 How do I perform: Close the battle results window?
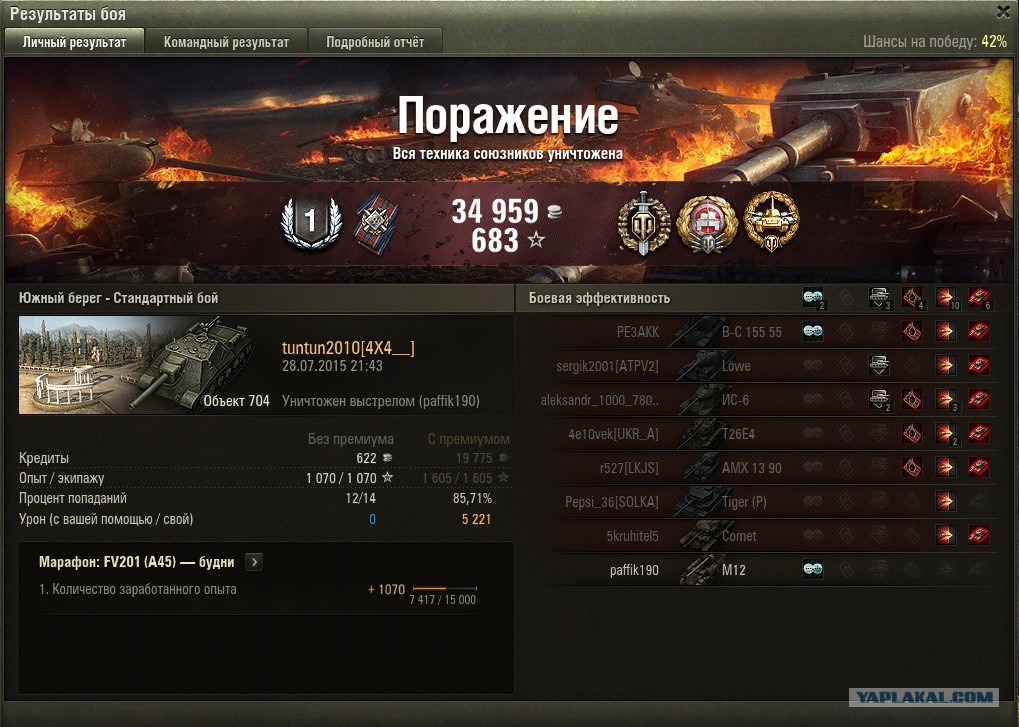[x=1003, y=12]
